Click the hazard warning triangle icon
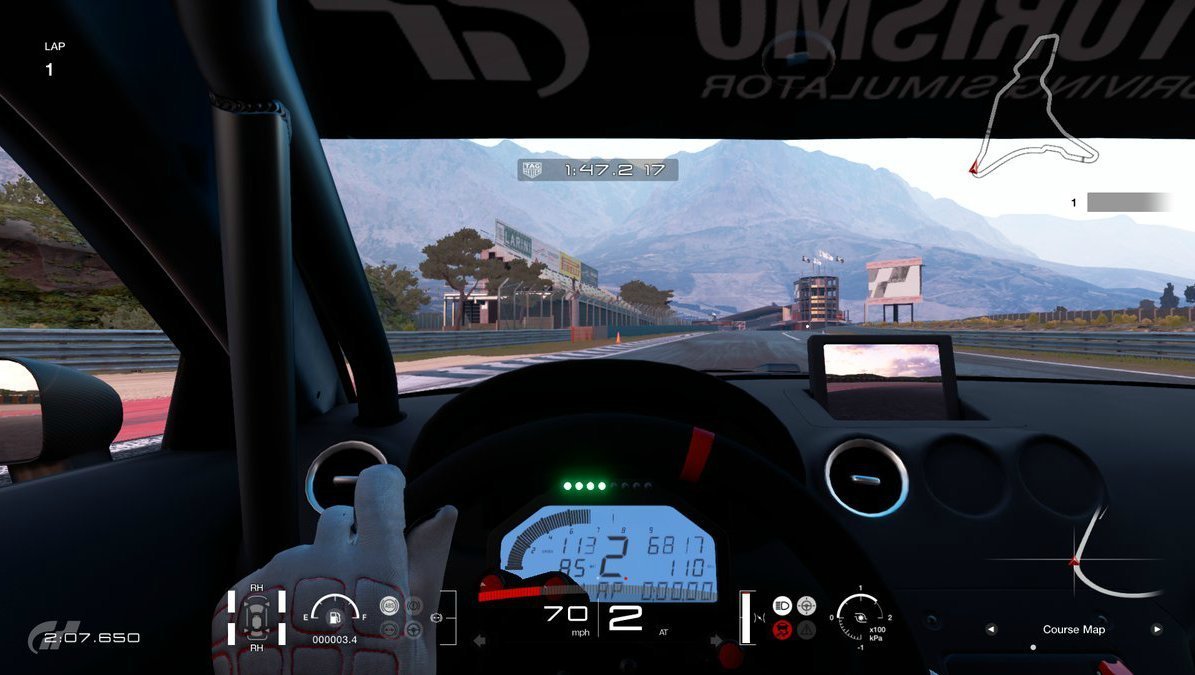Screen dimensions: 1195x675 tap(806, 629)
